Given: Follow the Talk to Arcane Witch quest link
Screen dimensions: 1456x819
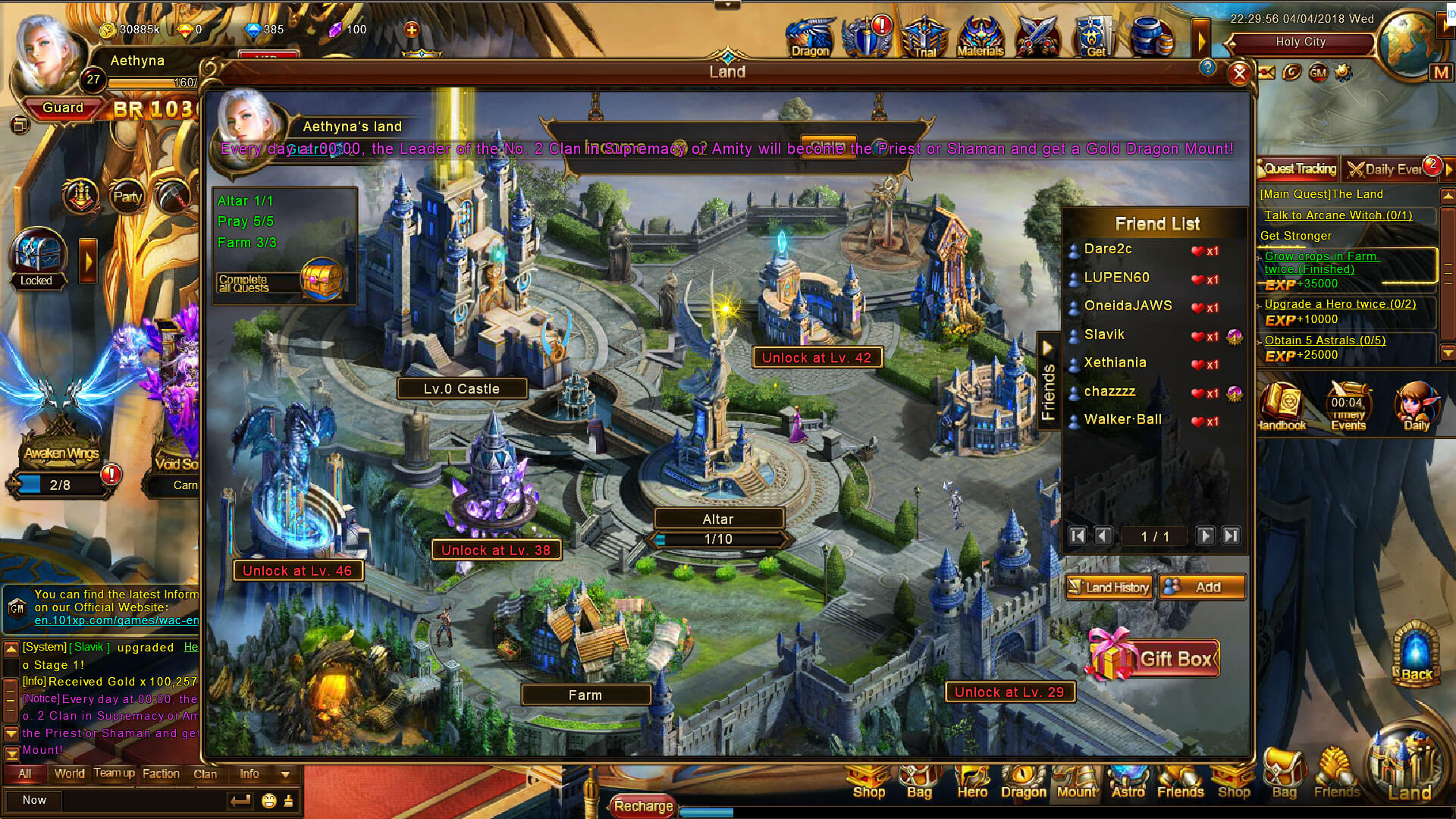Looking at the screenshot, I should (1338, 215).
